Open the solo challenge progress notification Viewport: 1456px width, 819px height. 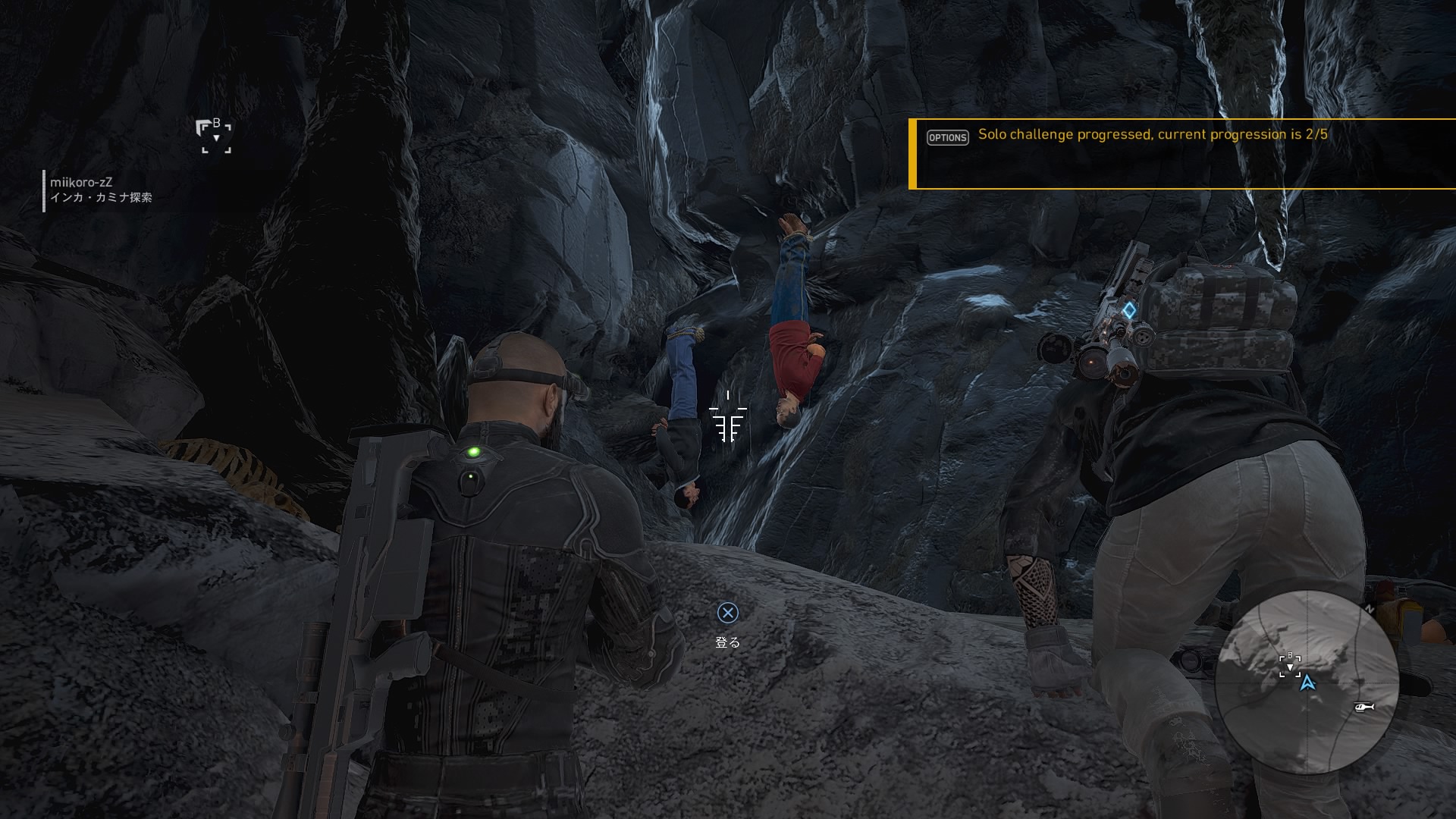coord(1181,154)
